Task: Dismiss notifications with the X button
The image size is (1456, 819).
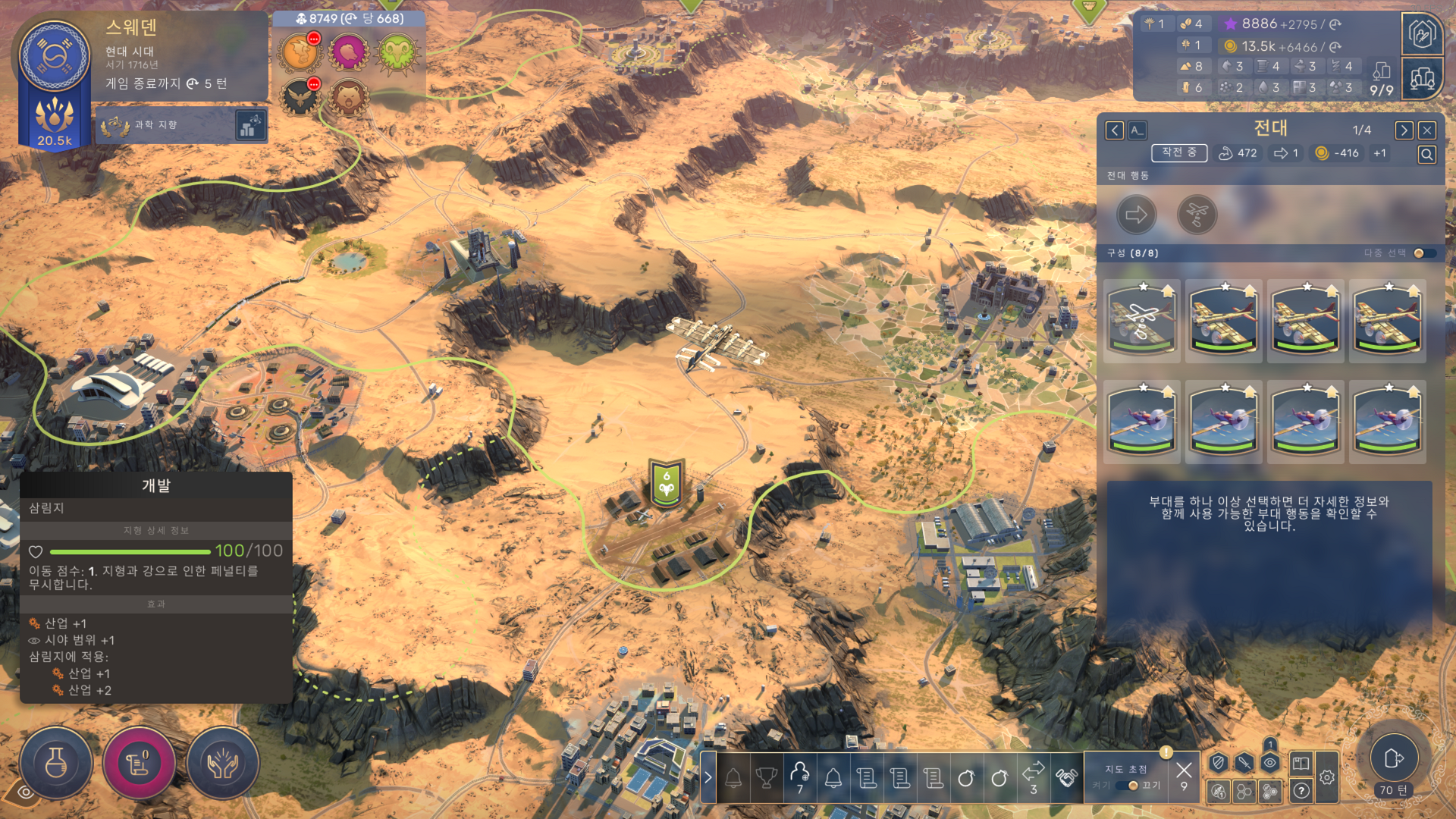Action: [x=1183, y=770]
